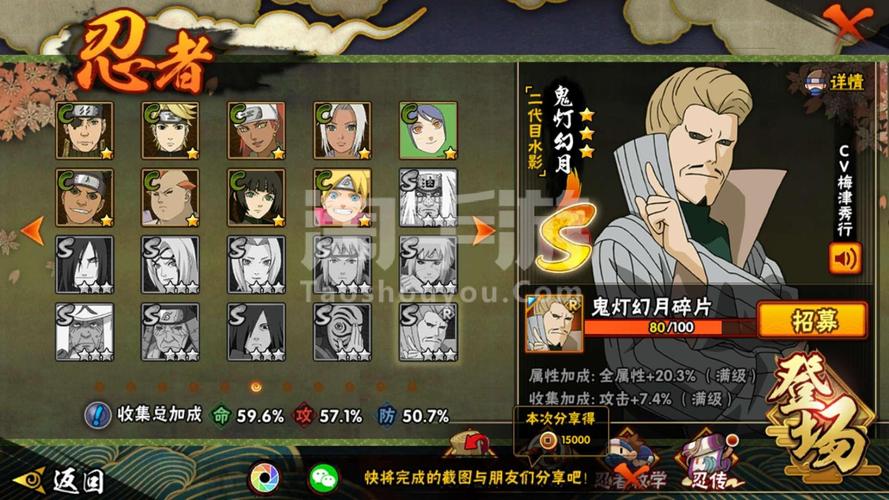Pick the masked Tobi S-rank portrait
This screenshot has height=500, width=889.
point(343,331)
